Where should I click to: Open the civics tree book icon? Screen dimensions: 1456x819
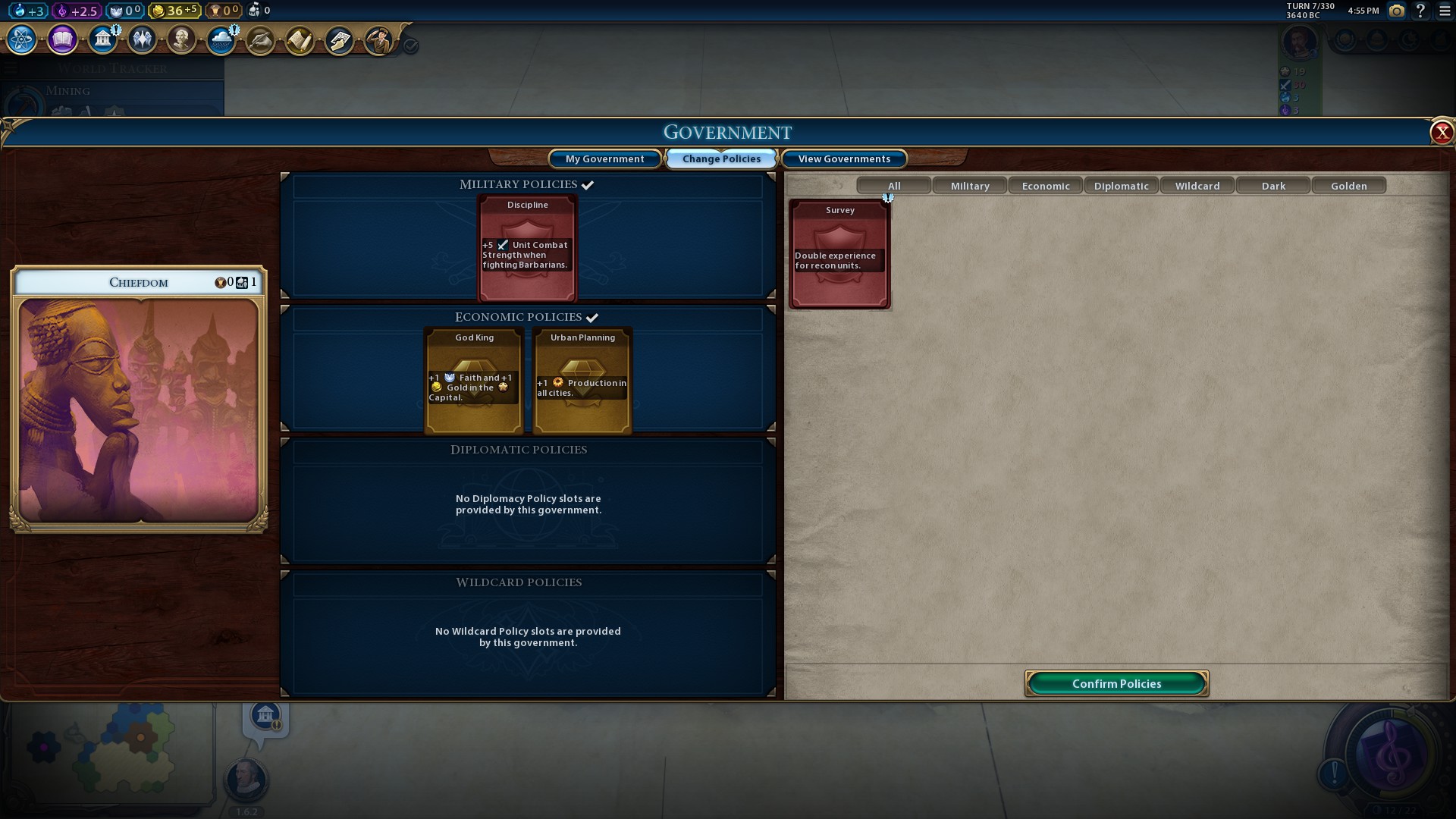coord(62,39)
